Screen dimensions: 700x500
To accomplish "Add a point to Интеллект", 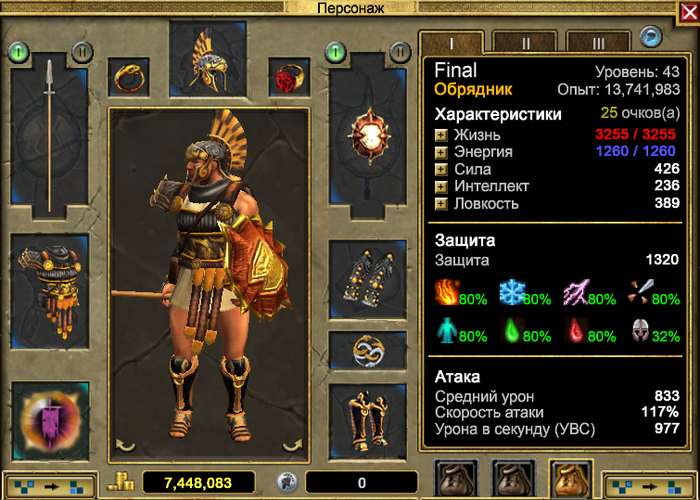I will click(x=441, y=186).
